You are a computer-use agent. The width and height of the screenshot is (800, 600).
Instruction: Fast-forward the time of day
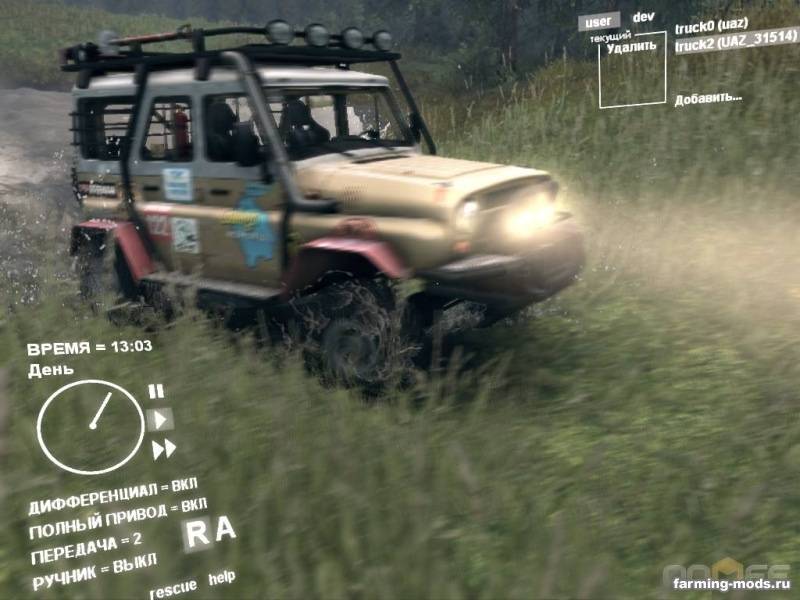pos(163,448)
